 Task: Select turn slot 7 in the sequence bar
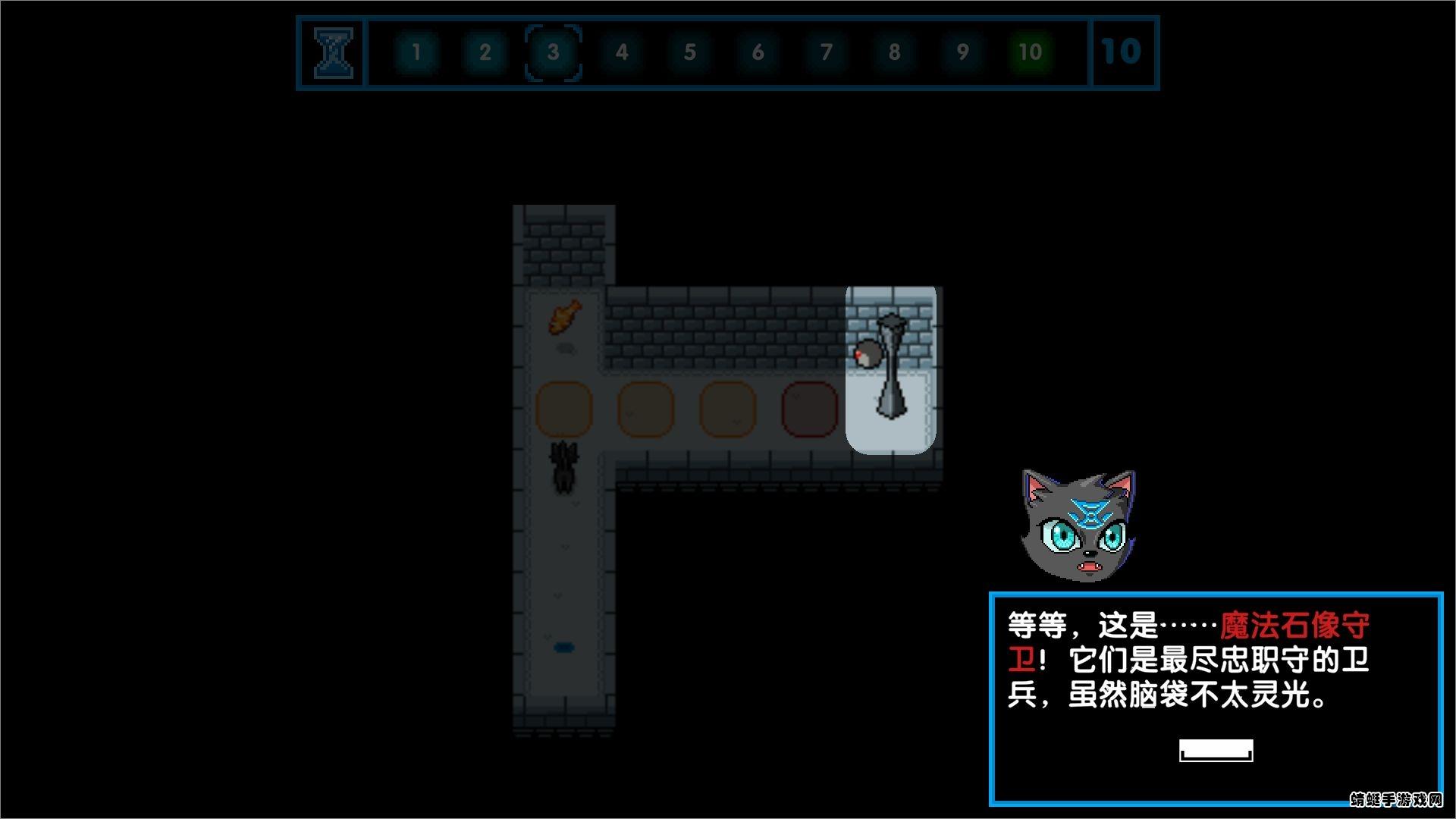tap(825, 52)
